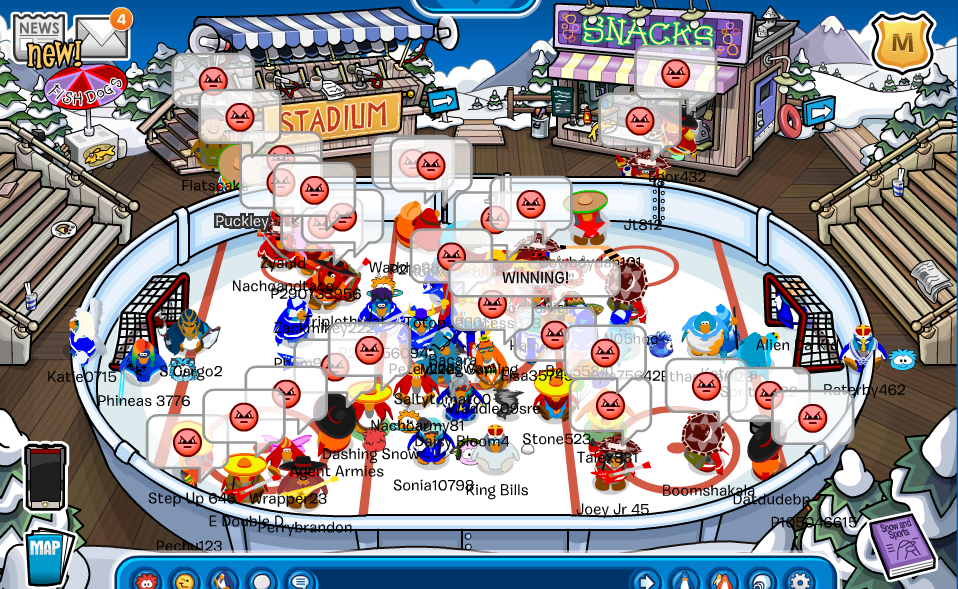Open the winking face emote menu
The width and height of the screenshot is (958, 589).
(x=184, y=581)
